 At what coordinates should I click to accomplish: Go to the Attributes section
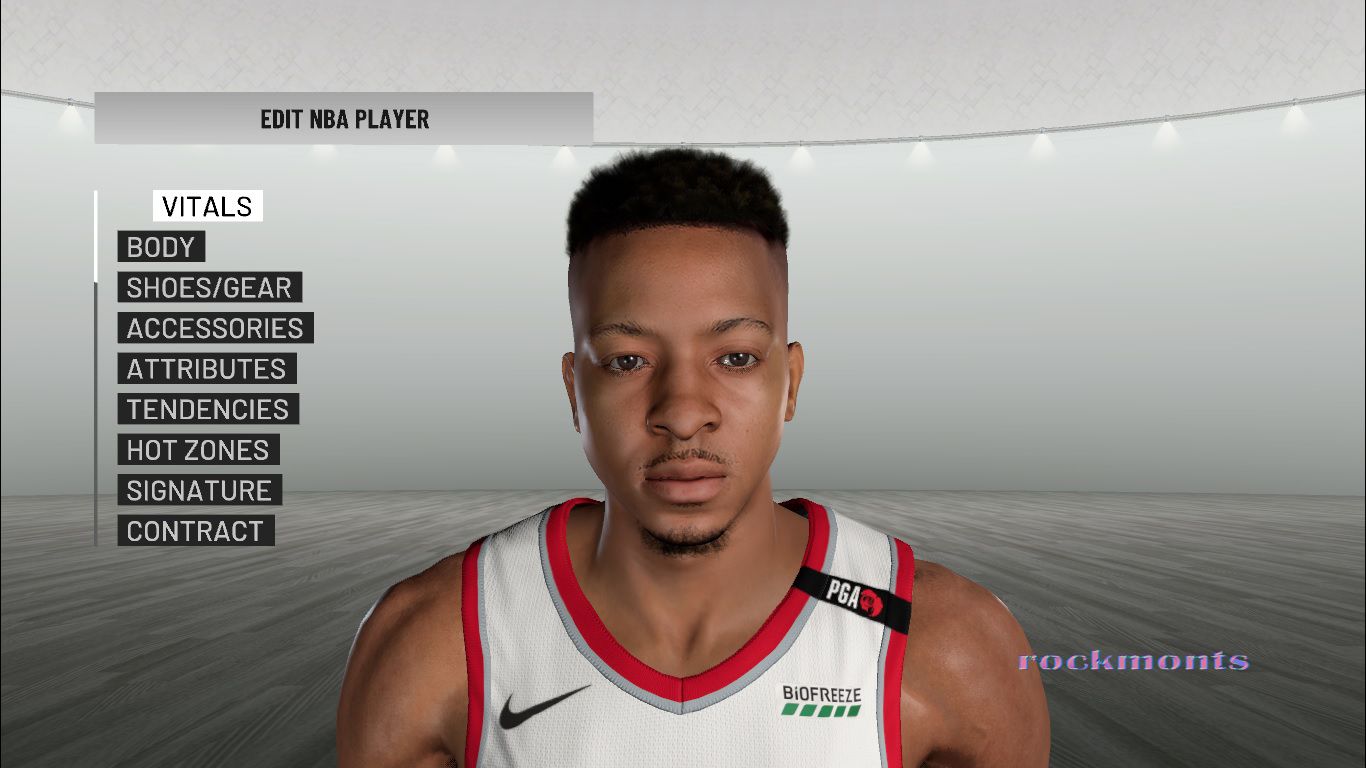click(x=206, y=369)
